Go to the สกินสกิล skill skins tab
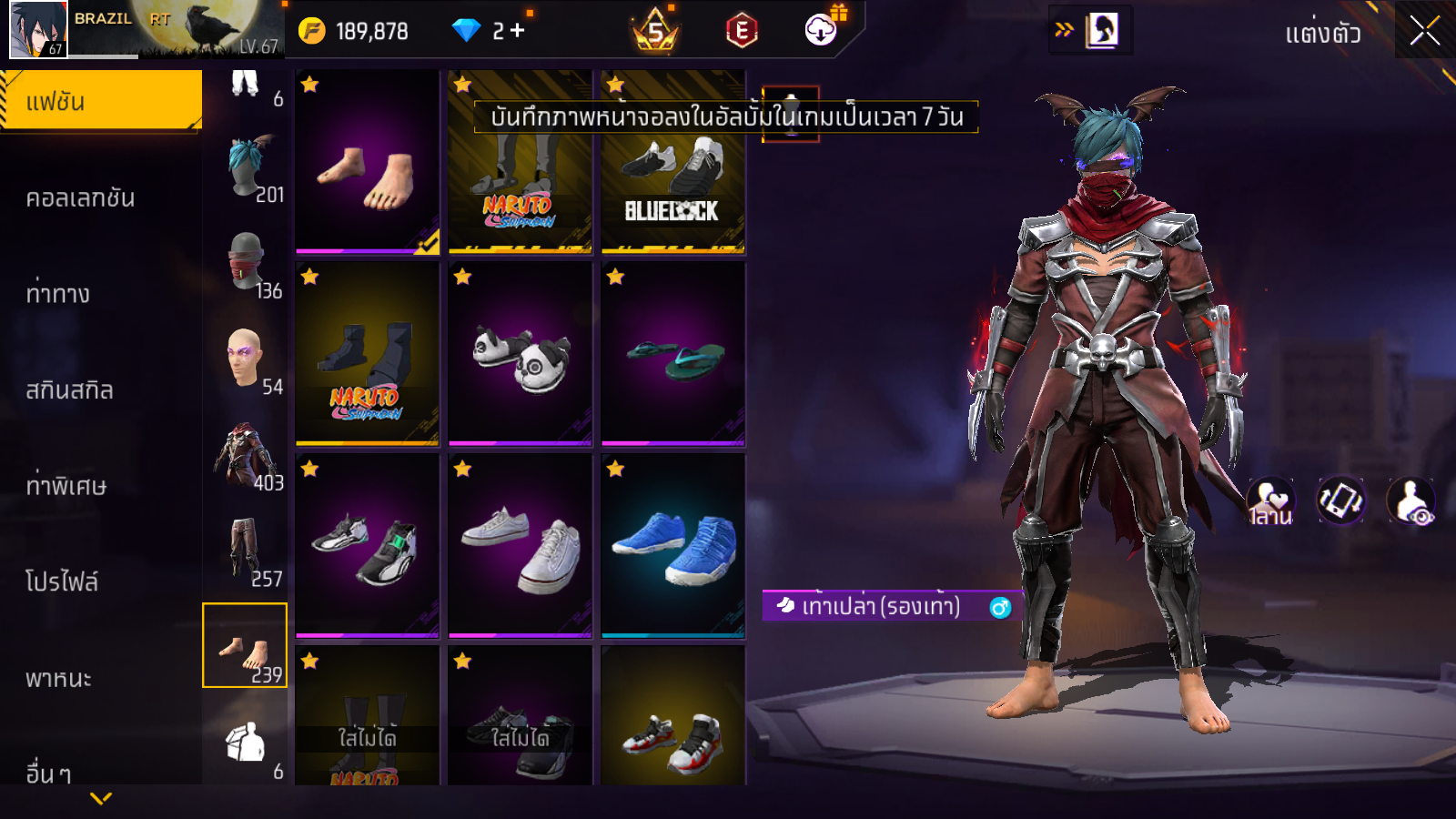This screenshot has height=819, width=1456. pos(70,389)
